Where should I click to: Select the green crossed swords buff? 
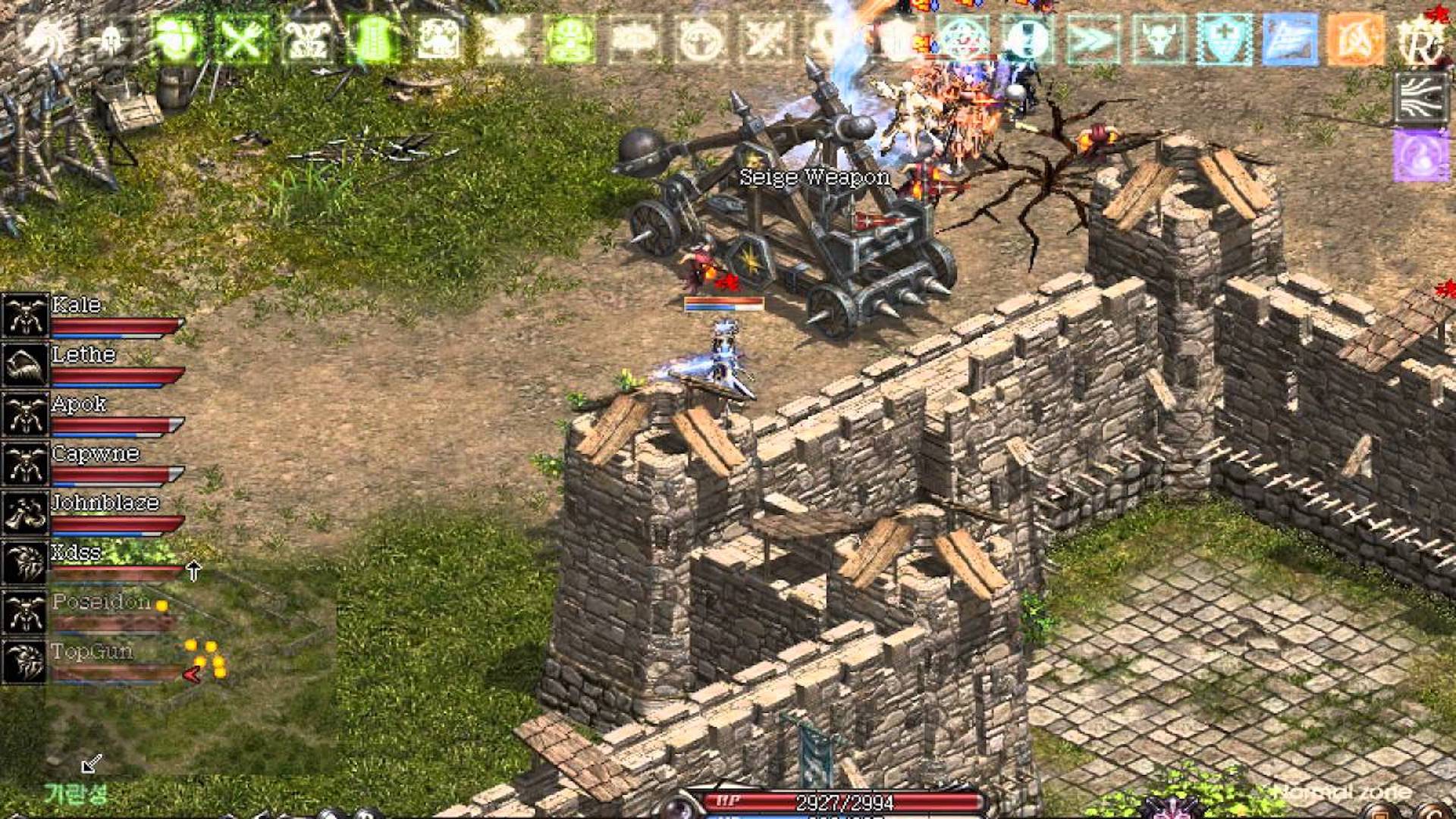pos(242,38)
